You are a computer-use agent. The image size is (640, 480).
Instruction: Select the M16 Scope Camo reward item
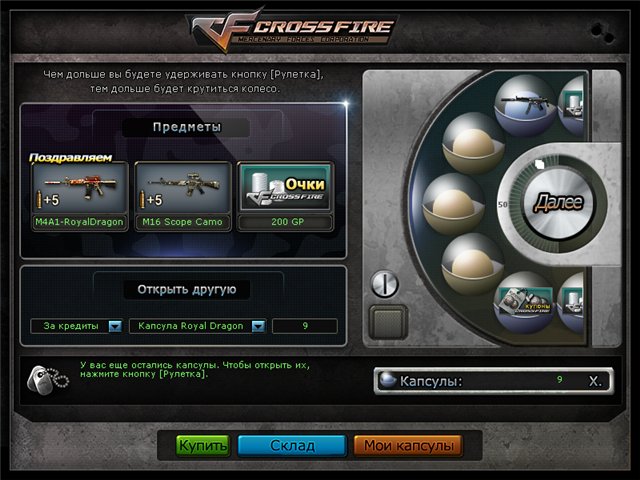(x=182, y=196)
